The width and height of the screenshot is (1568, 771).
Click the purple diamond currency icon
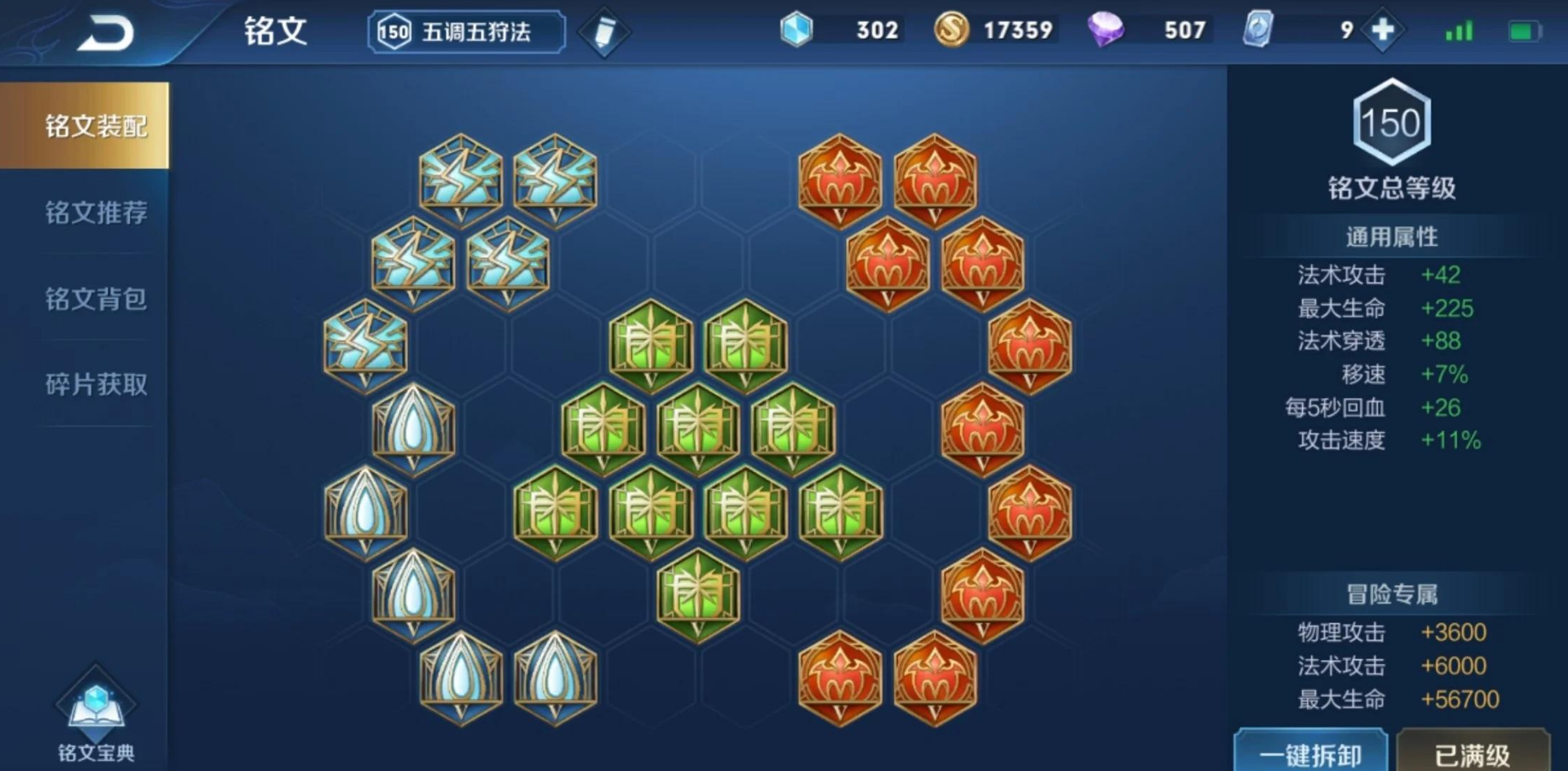(x=1106, y=30)
